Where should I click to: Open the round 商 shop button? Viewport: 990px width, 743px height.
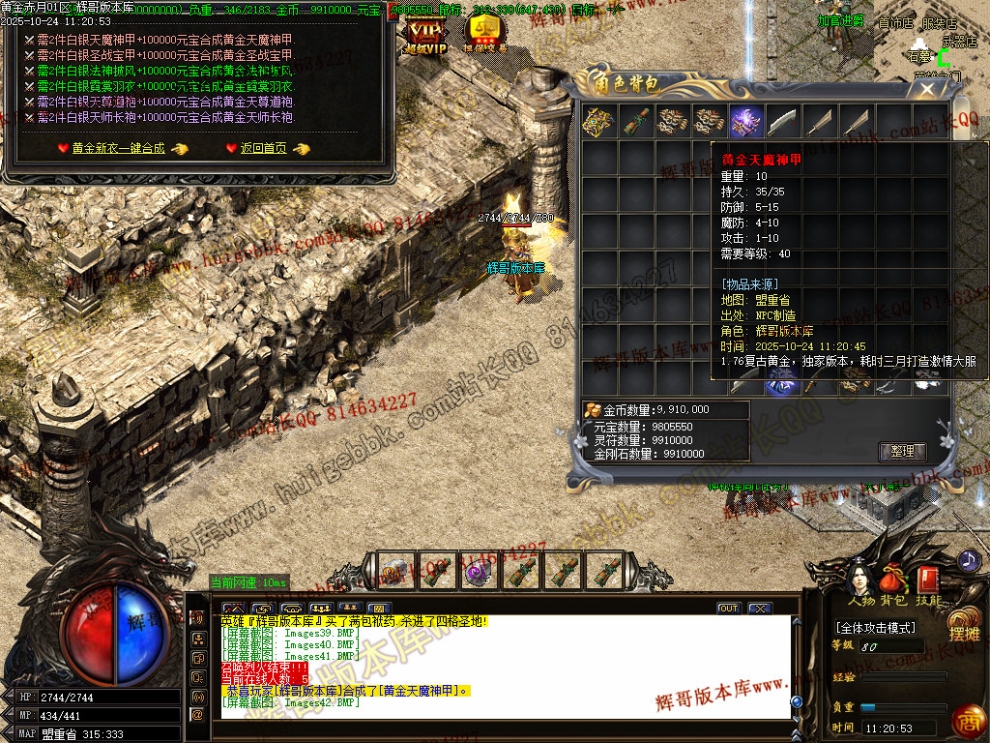[966, 720]
